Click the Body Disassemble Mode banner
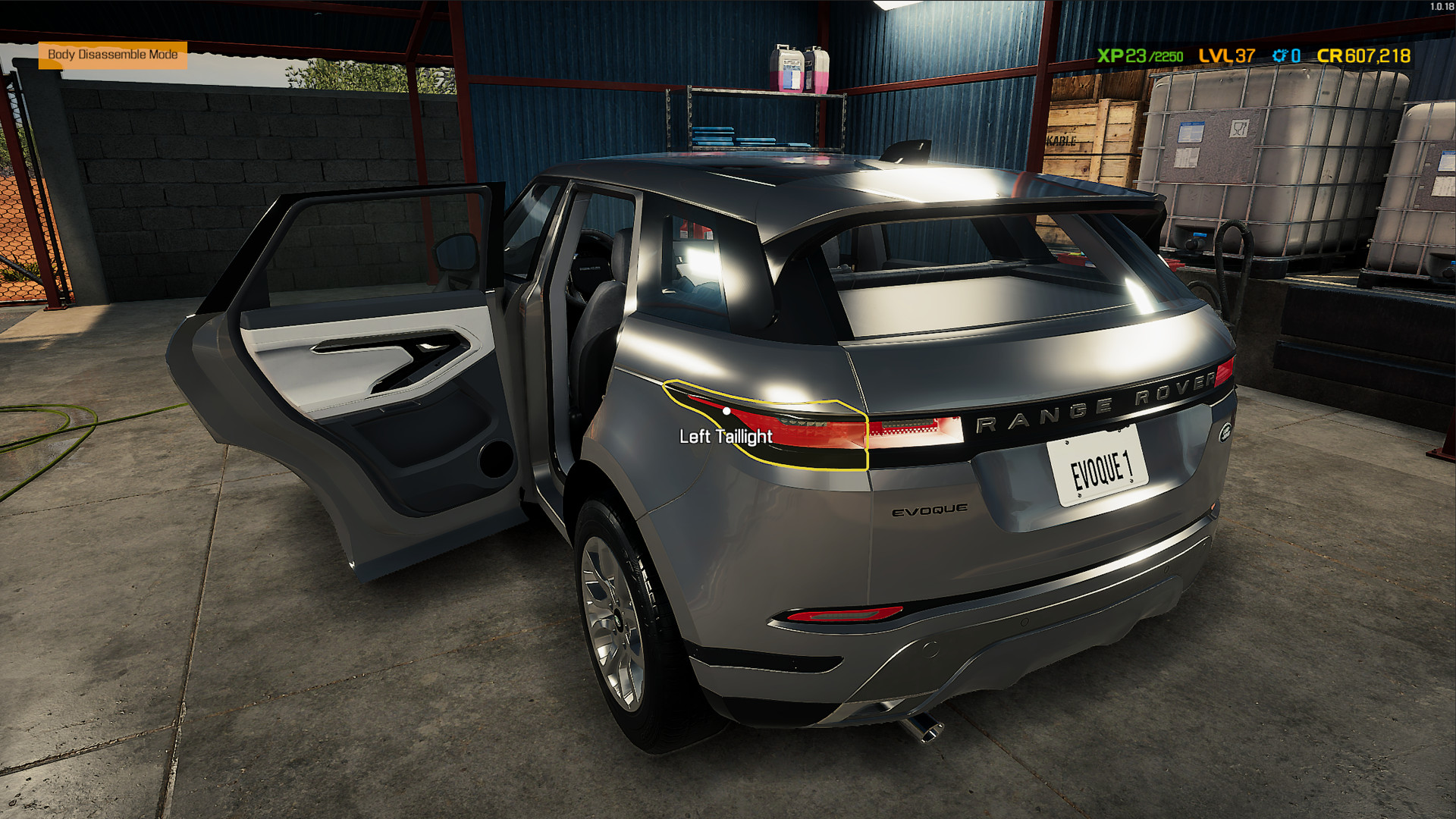 click(x=114, y=55)
